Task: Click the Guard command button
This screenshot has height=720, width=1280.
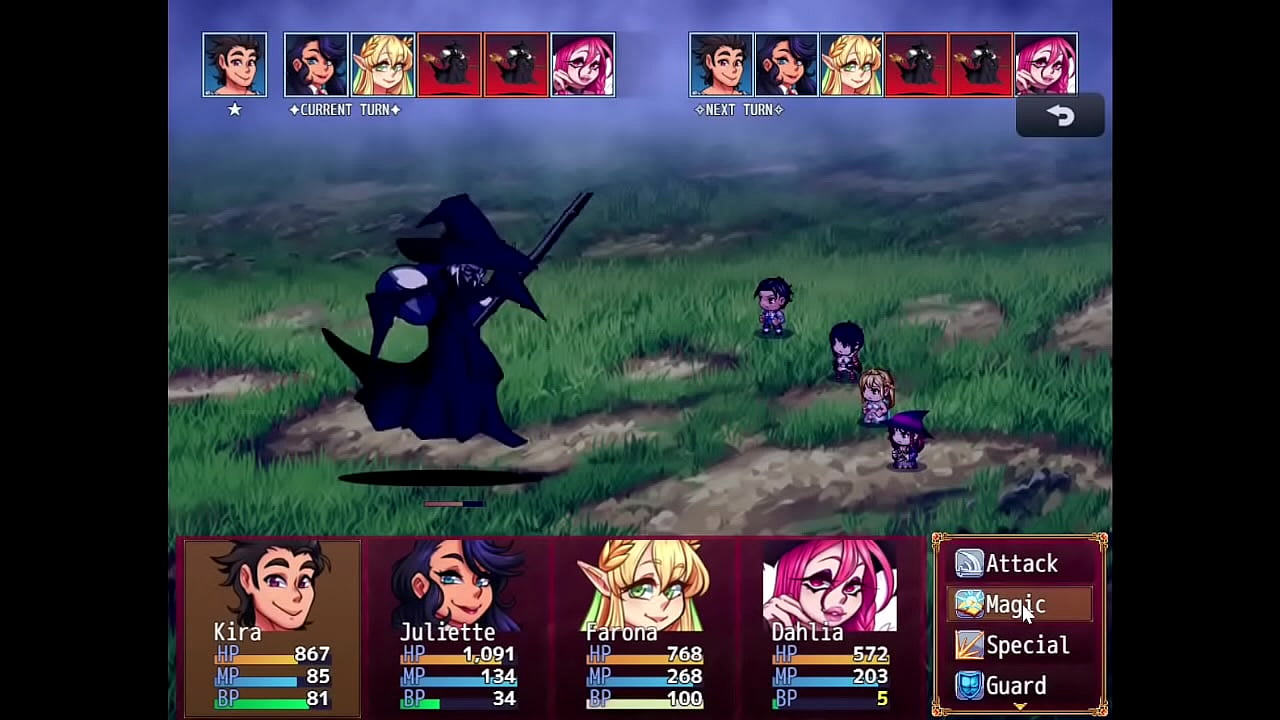Action: point(1015,685)
